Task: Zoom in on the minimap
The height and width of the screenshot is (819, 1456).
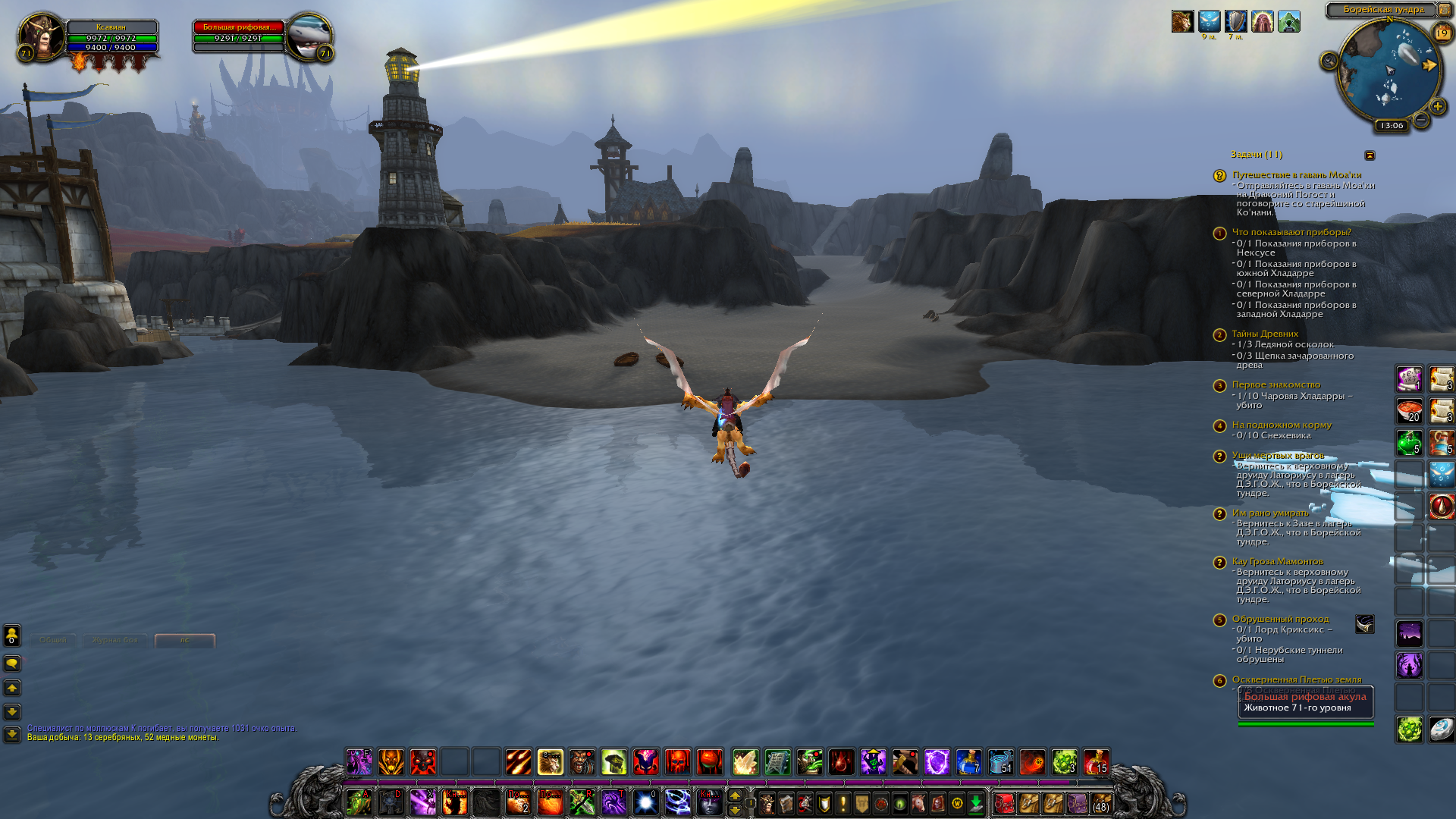Action: point(1437,107)
